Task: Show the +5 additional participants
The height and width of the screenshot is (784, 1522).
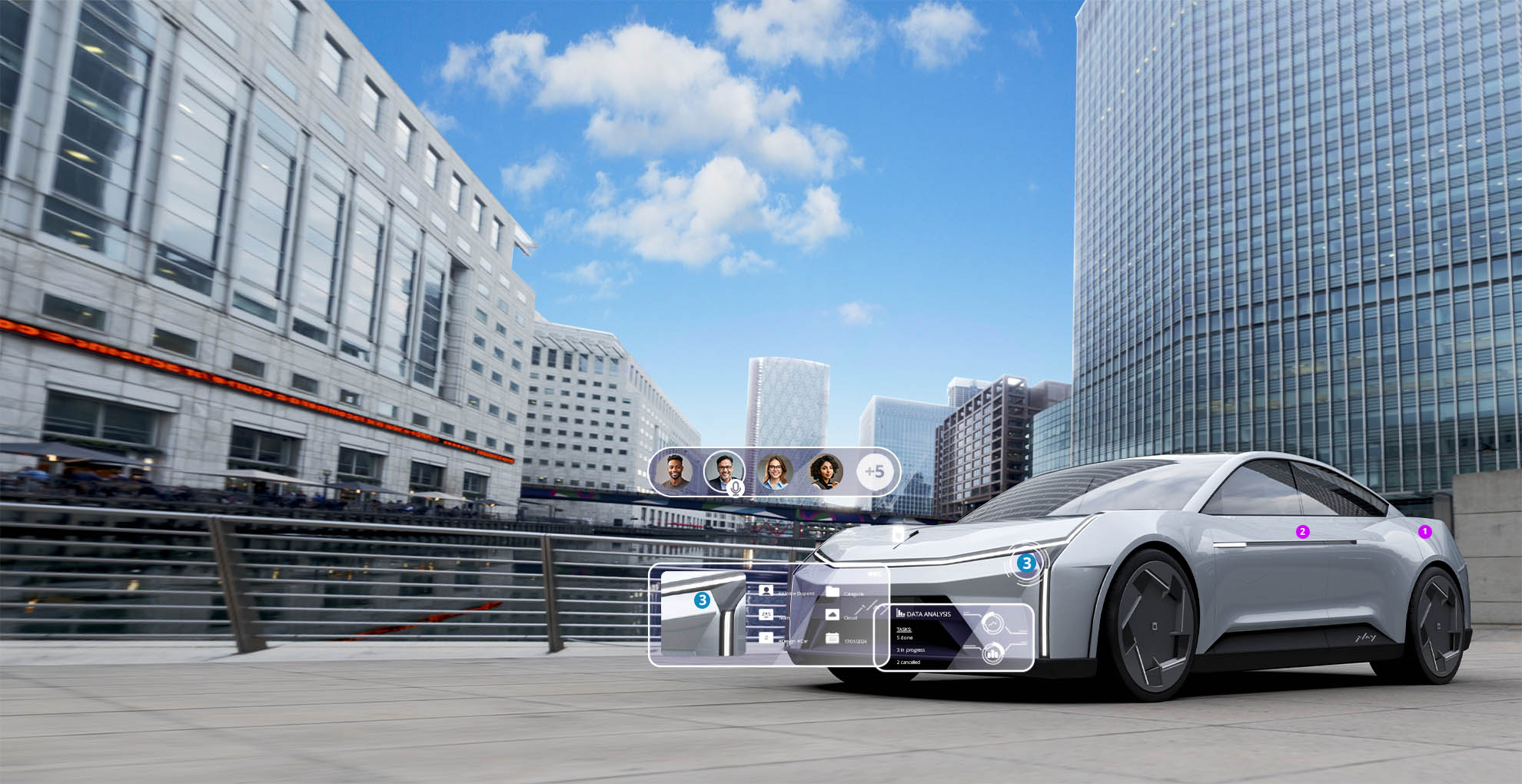Action: 875,471
